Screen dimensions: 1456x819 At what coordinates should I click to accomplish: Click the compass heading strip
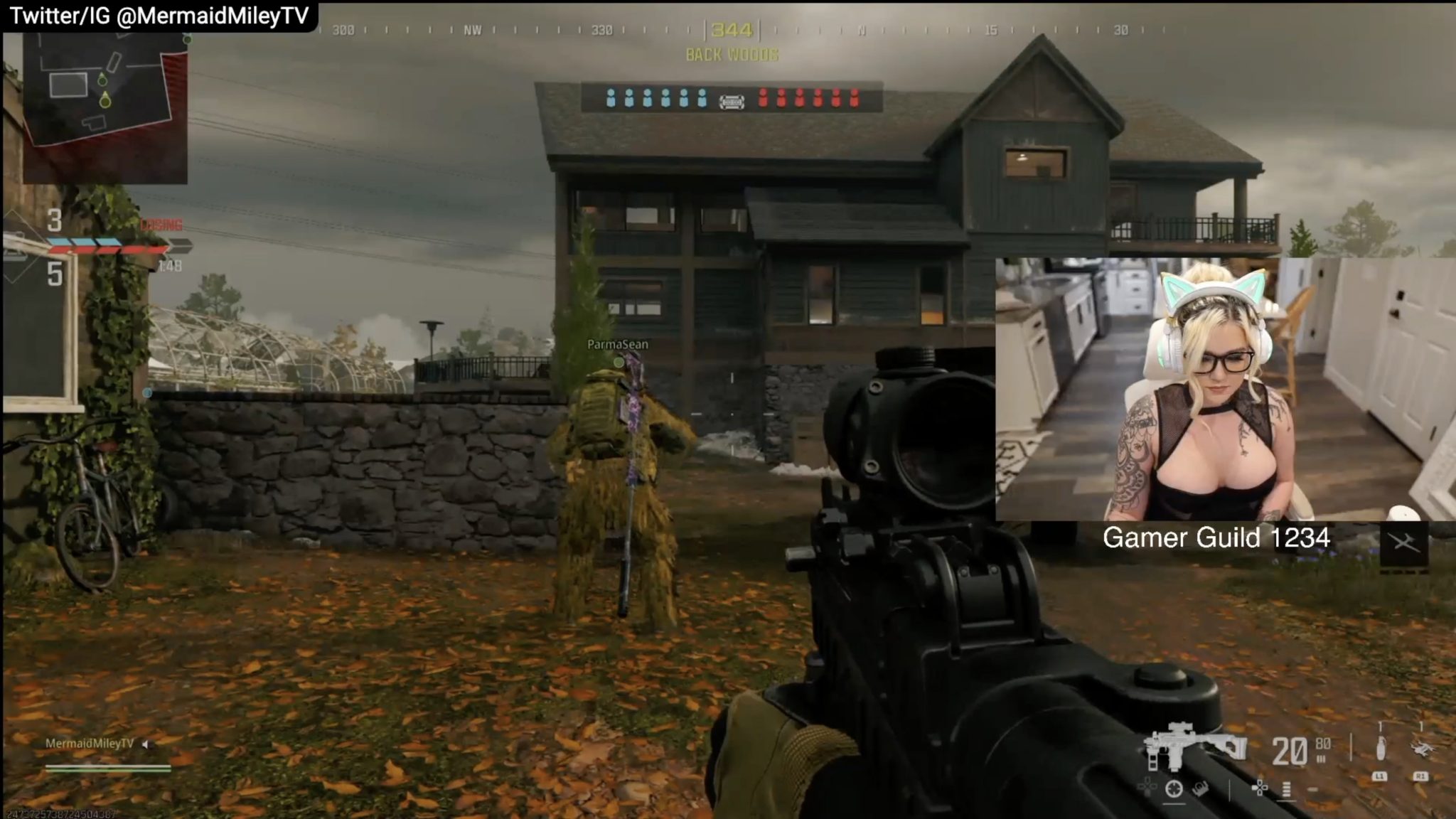[x=732, y=31]
